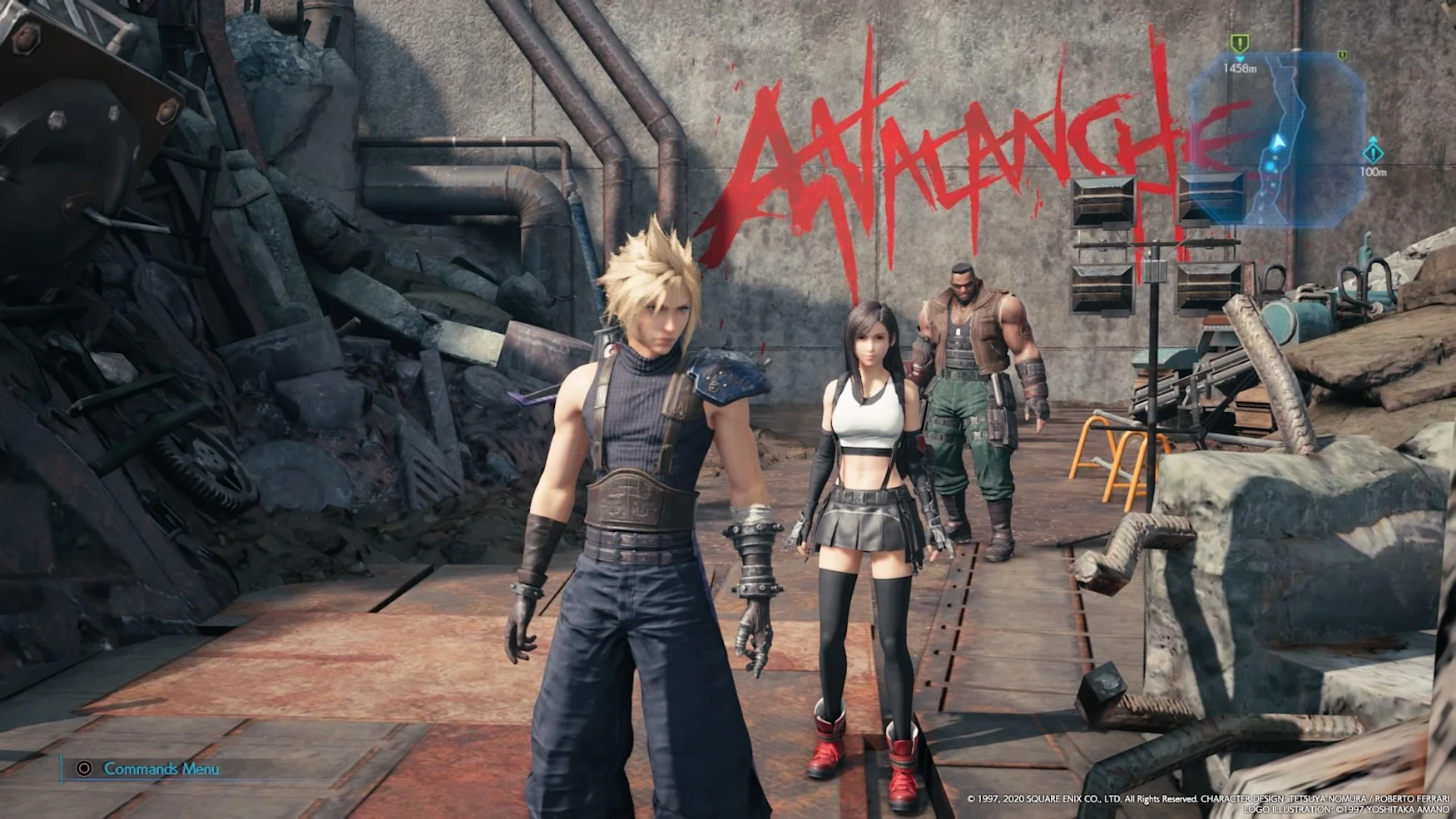
Task: Select the green quest marker at 1458m
Action: [x=1240, y=43]
